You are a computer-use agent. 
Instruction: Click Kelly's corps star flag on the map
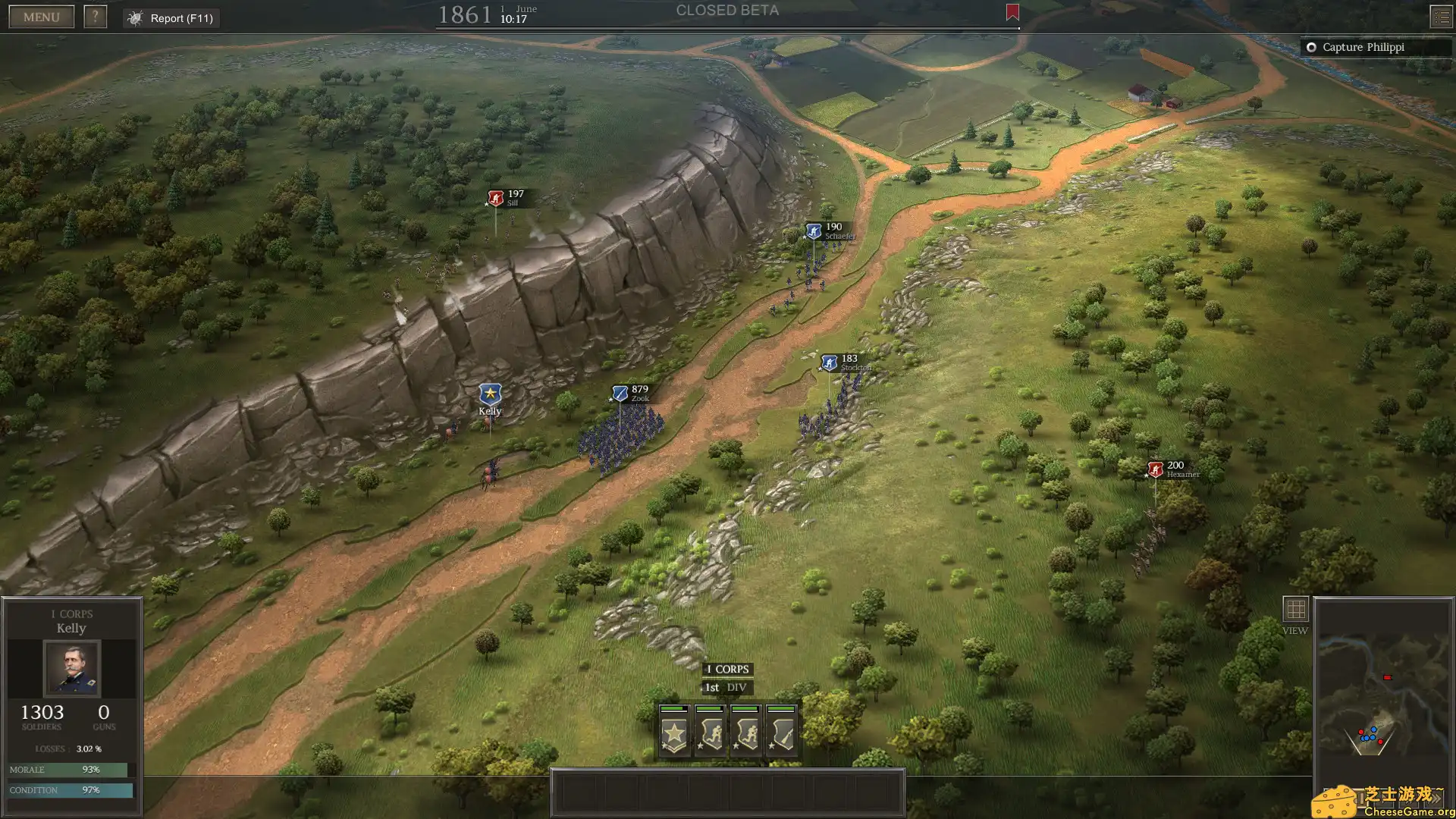489,395
